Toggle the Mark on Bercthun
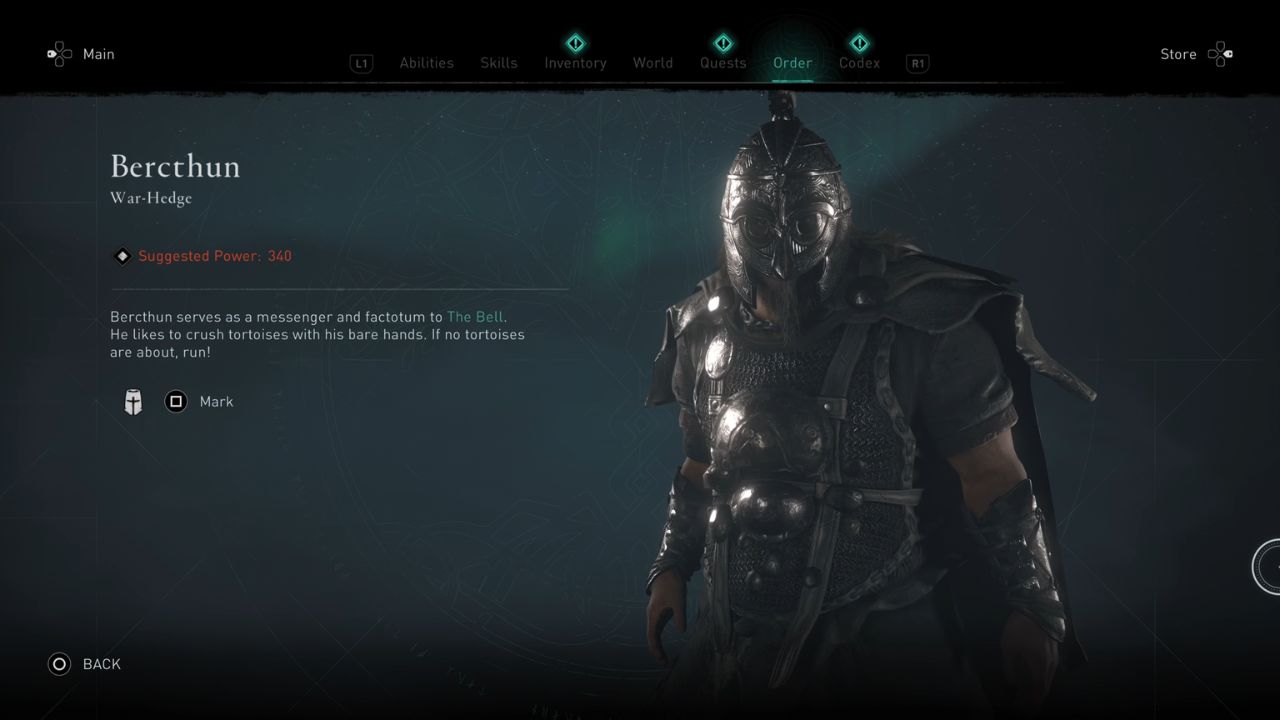The height and width of the screenshot is (720, 1280). click(x=217, y=401)
